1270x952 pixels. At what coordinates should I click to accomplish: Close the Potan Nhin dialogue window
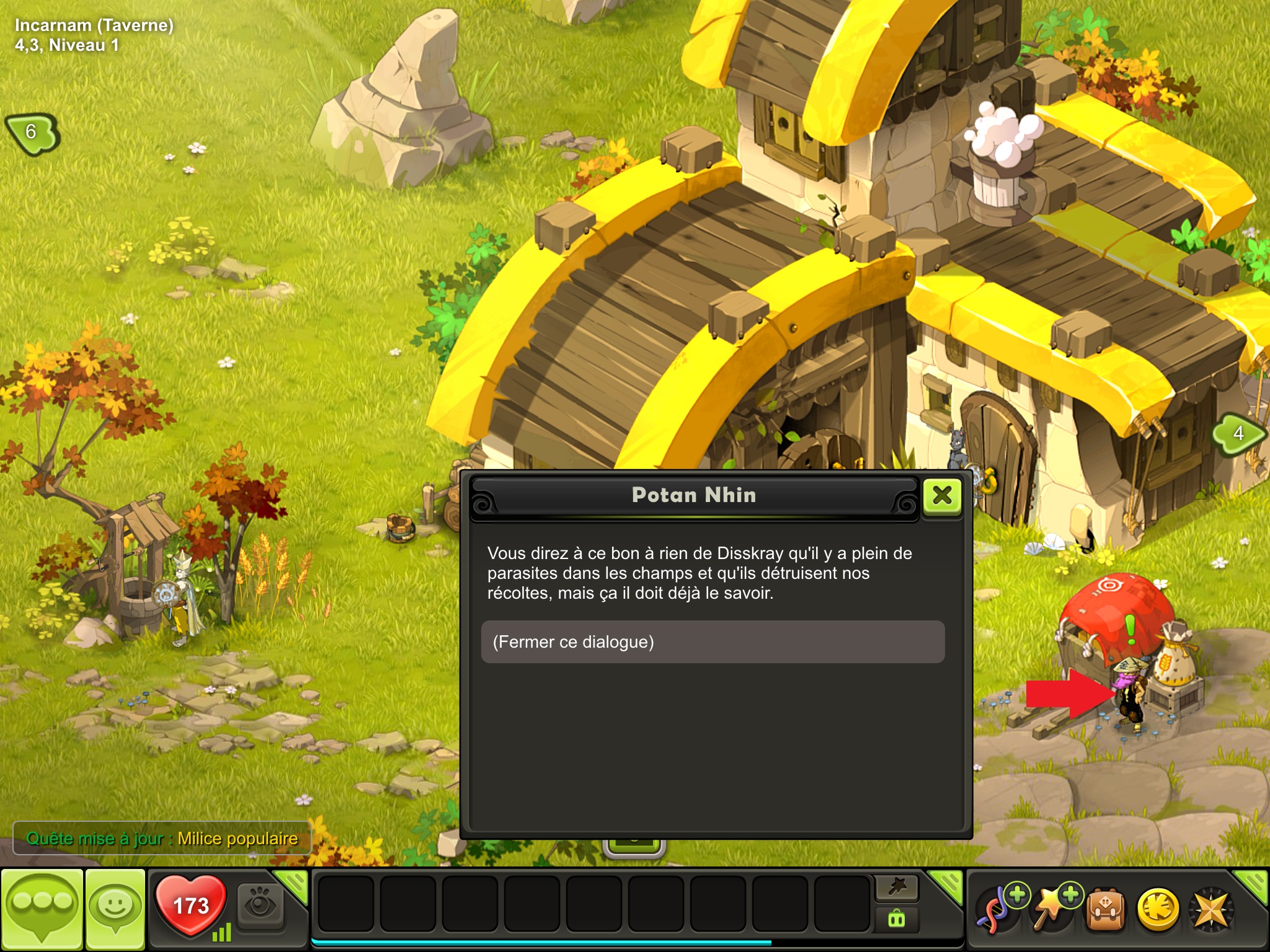coord(942,495)
